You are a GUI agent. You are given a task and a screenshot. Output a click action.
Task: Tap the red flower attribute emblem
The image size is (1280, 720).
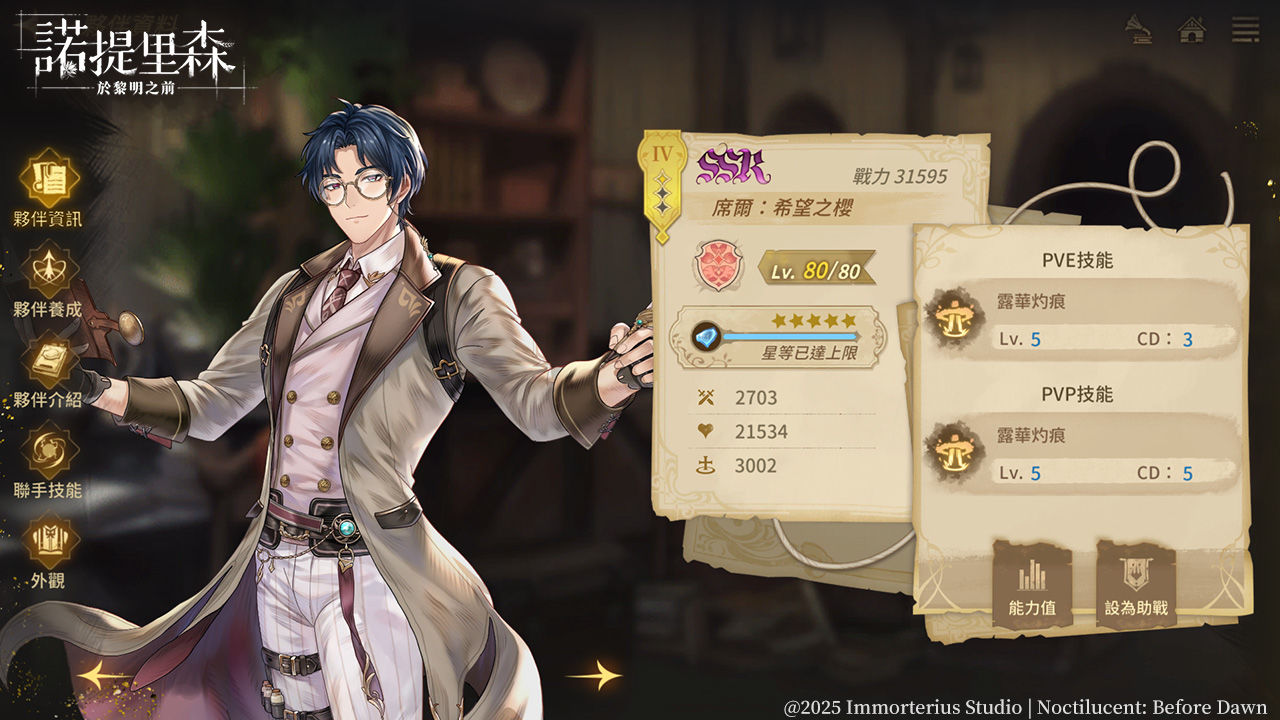click(x=720, y=267)
